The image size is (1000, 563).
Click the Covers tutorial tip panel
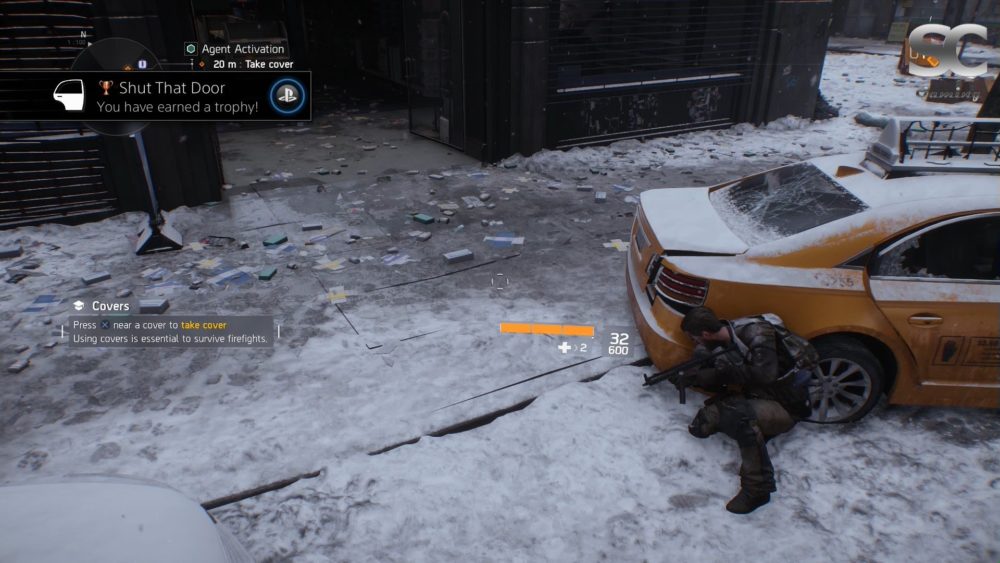pos(170,324)
